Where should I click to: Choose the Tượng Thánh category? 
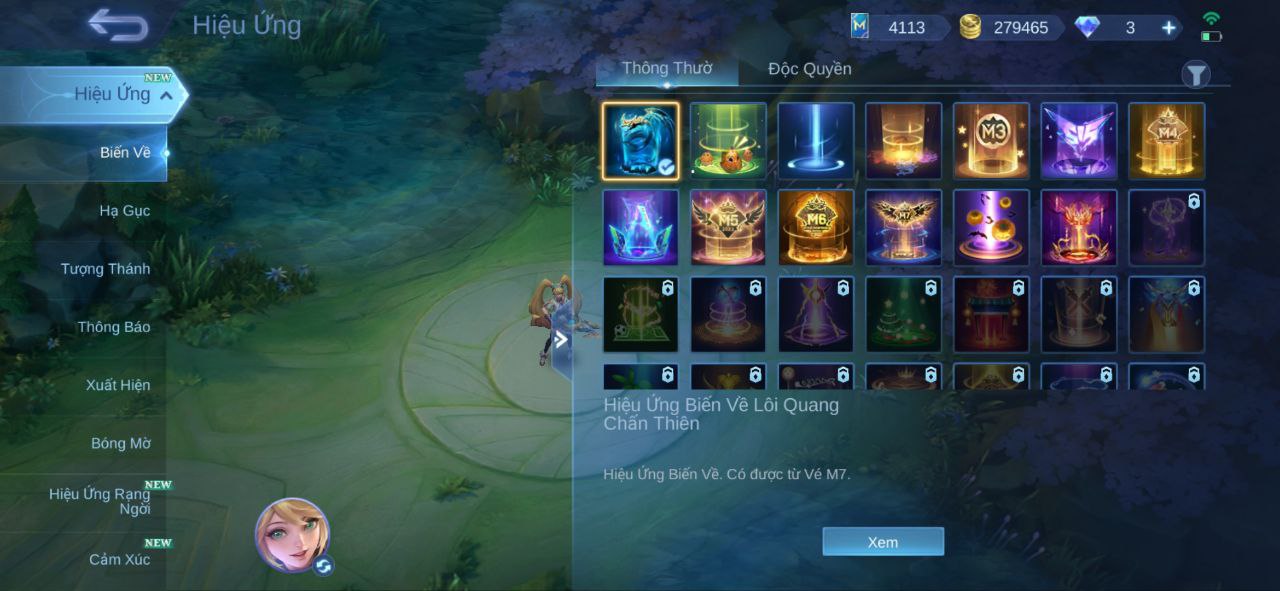105,269
